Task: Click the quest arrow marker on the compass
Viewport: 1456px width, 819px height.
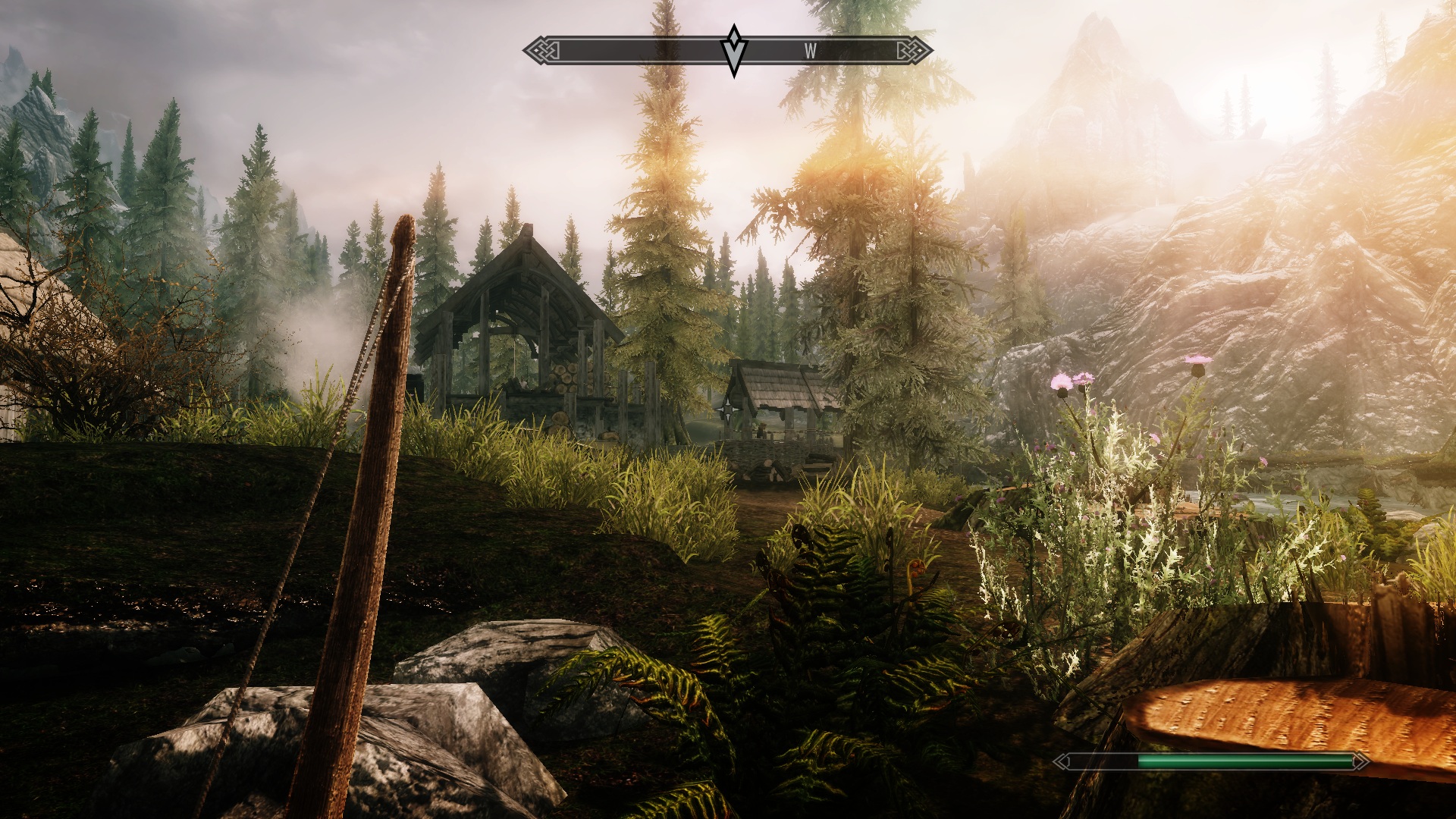Action: pyautogui.click(x=734, y=50)
